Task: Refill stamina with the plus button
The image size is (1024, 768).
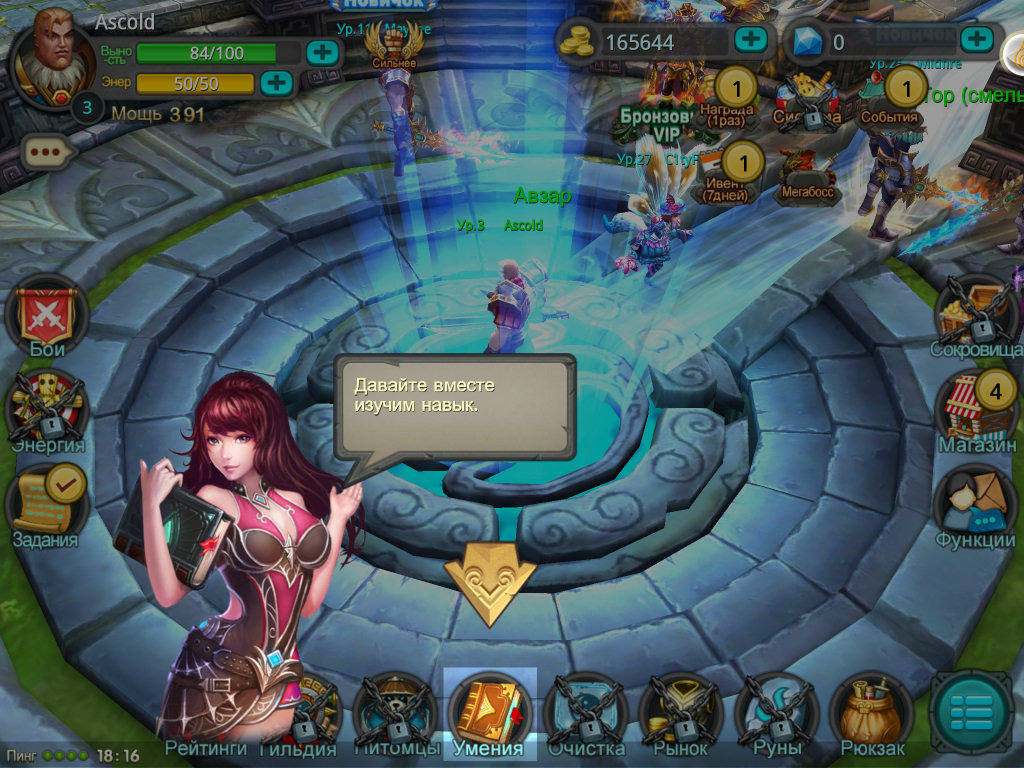Action: pos(321,52)
